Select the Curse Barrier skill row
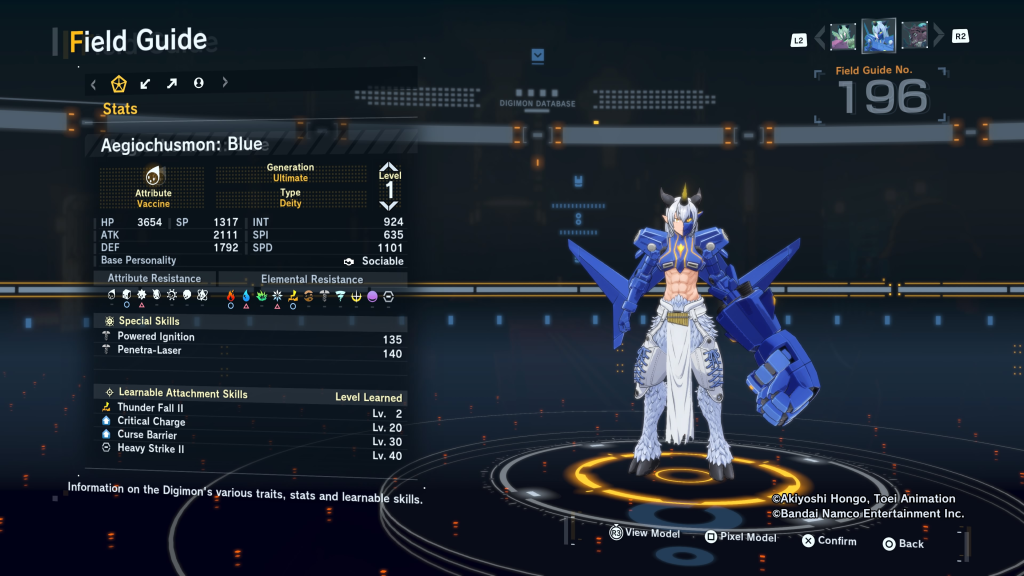 147,435
